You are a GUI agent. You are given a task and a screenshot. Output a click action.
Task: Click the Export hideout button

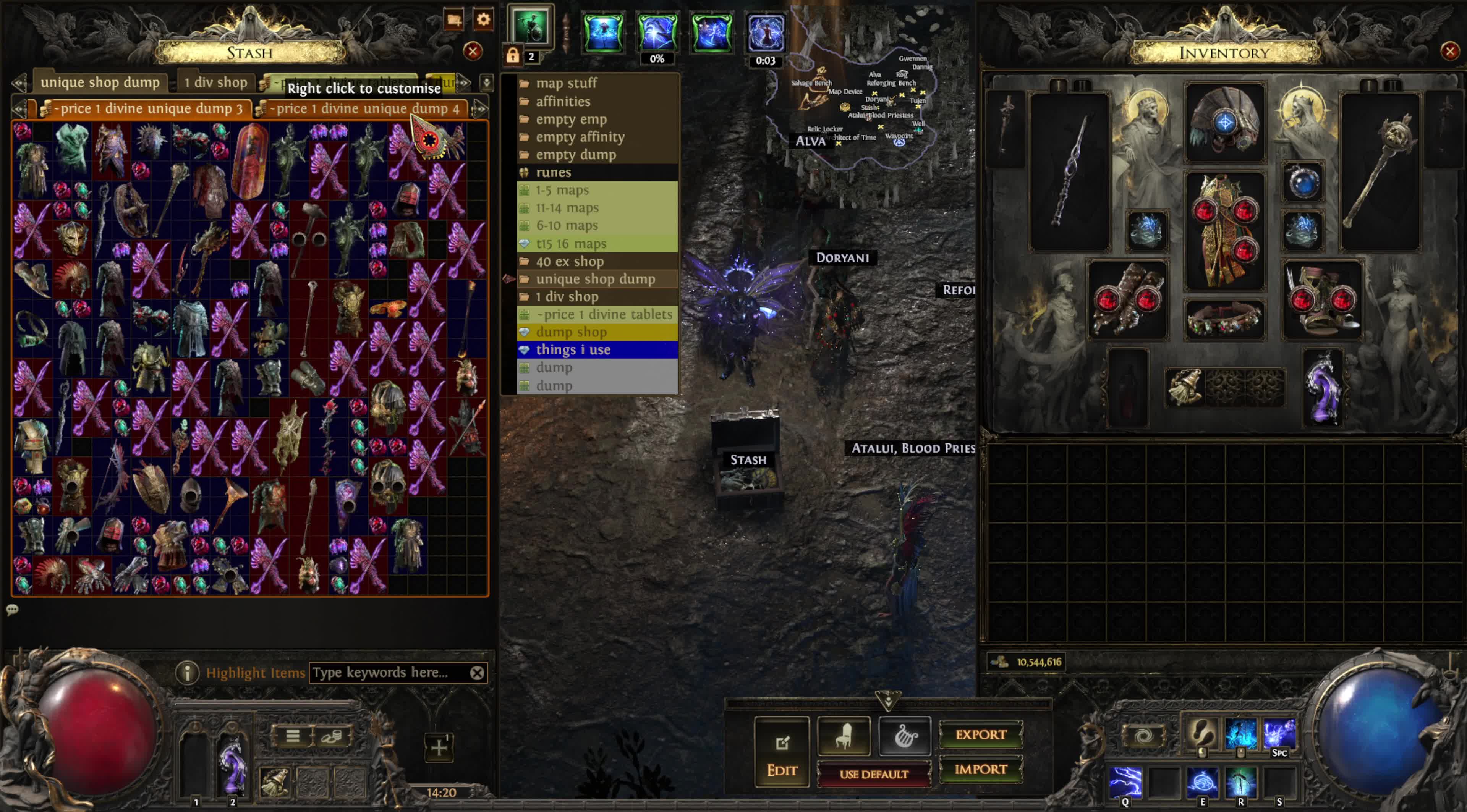point(980,734)
